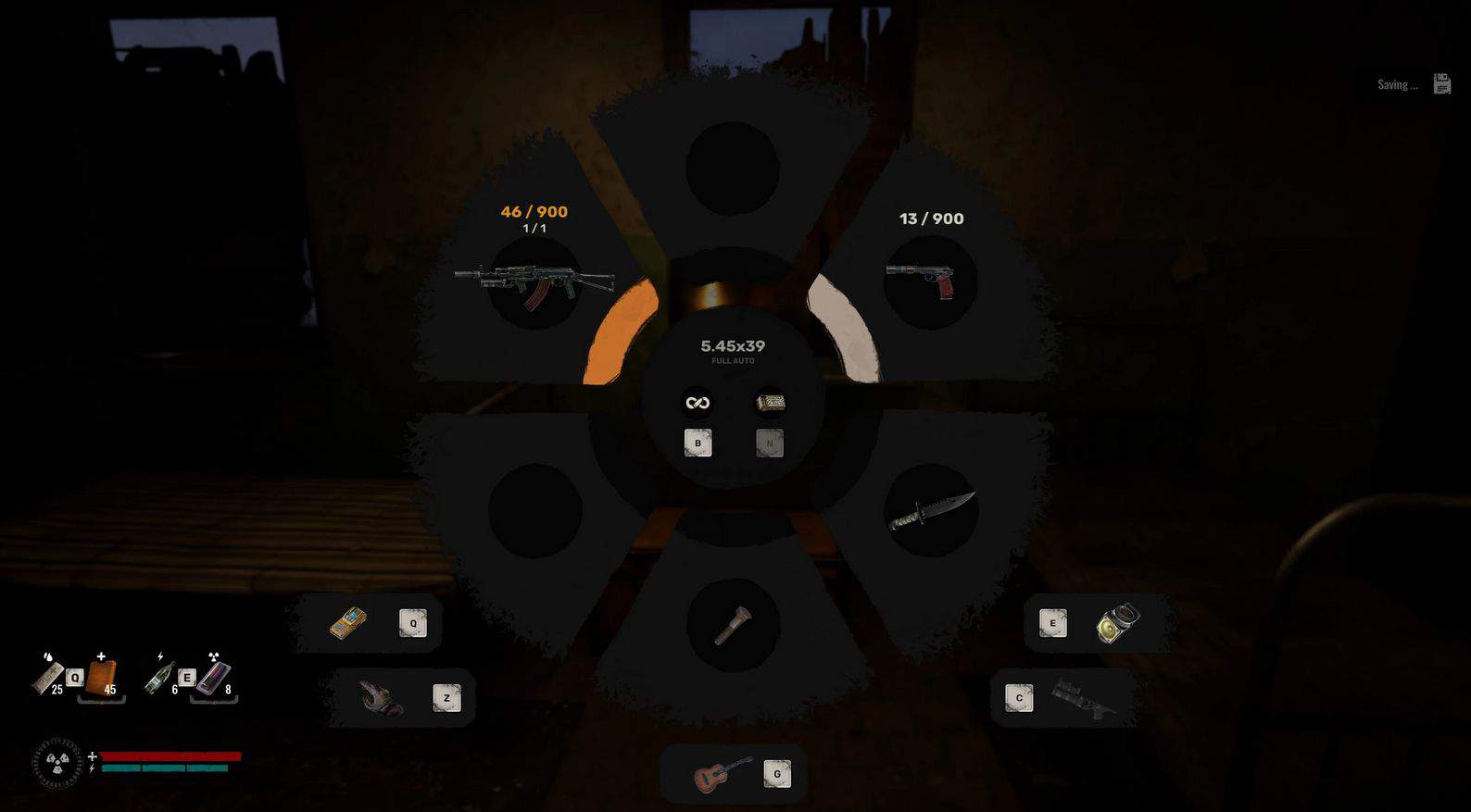Viewport: 1471px width, 812px height.
Task: Select the assault rifle in the weapon wheel
Action: [x=534, y=281]
